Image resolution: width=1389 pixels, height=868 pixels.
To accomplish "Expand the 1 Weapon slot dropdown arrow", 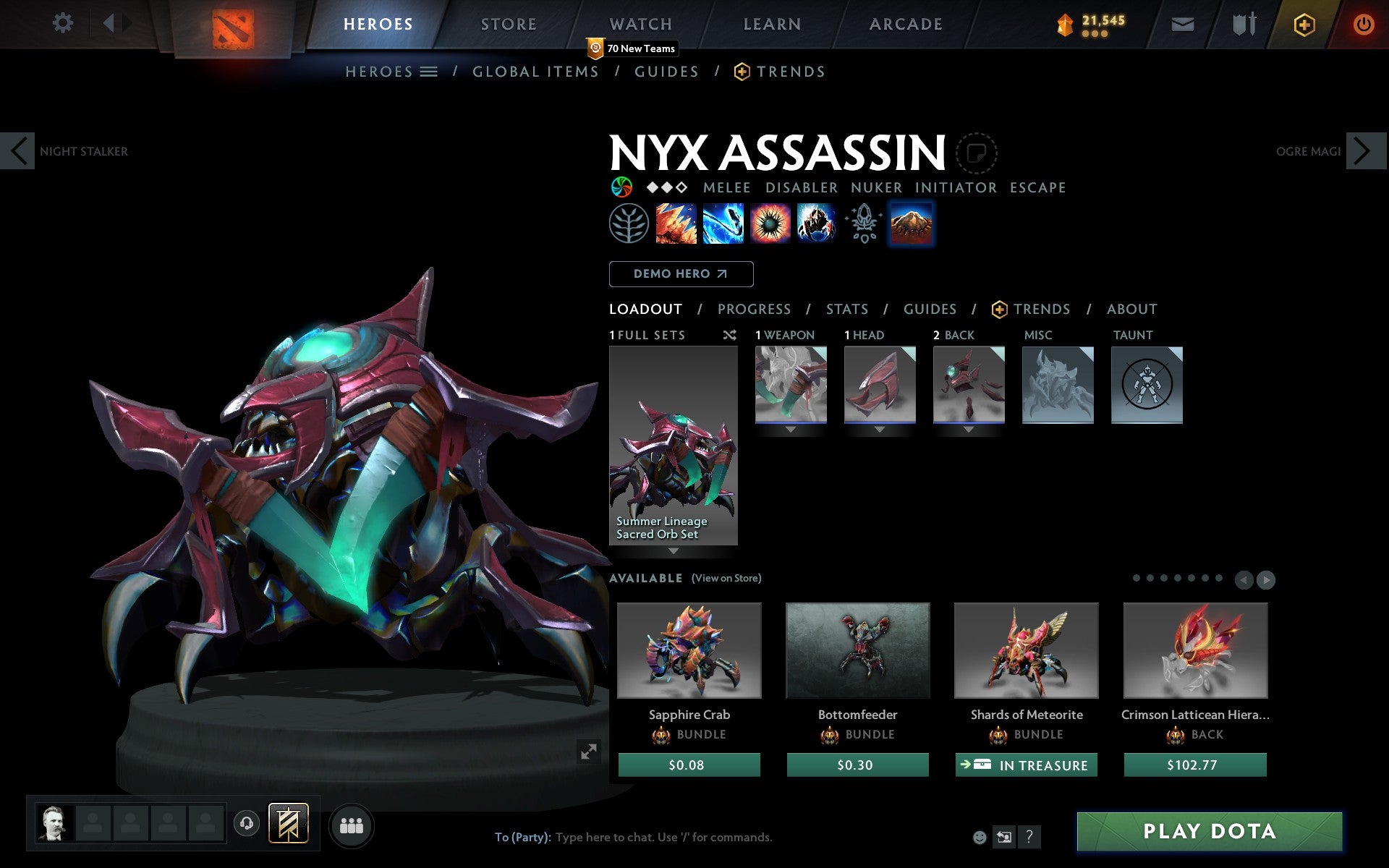I will pyautogui.click(x=791, y=428).
